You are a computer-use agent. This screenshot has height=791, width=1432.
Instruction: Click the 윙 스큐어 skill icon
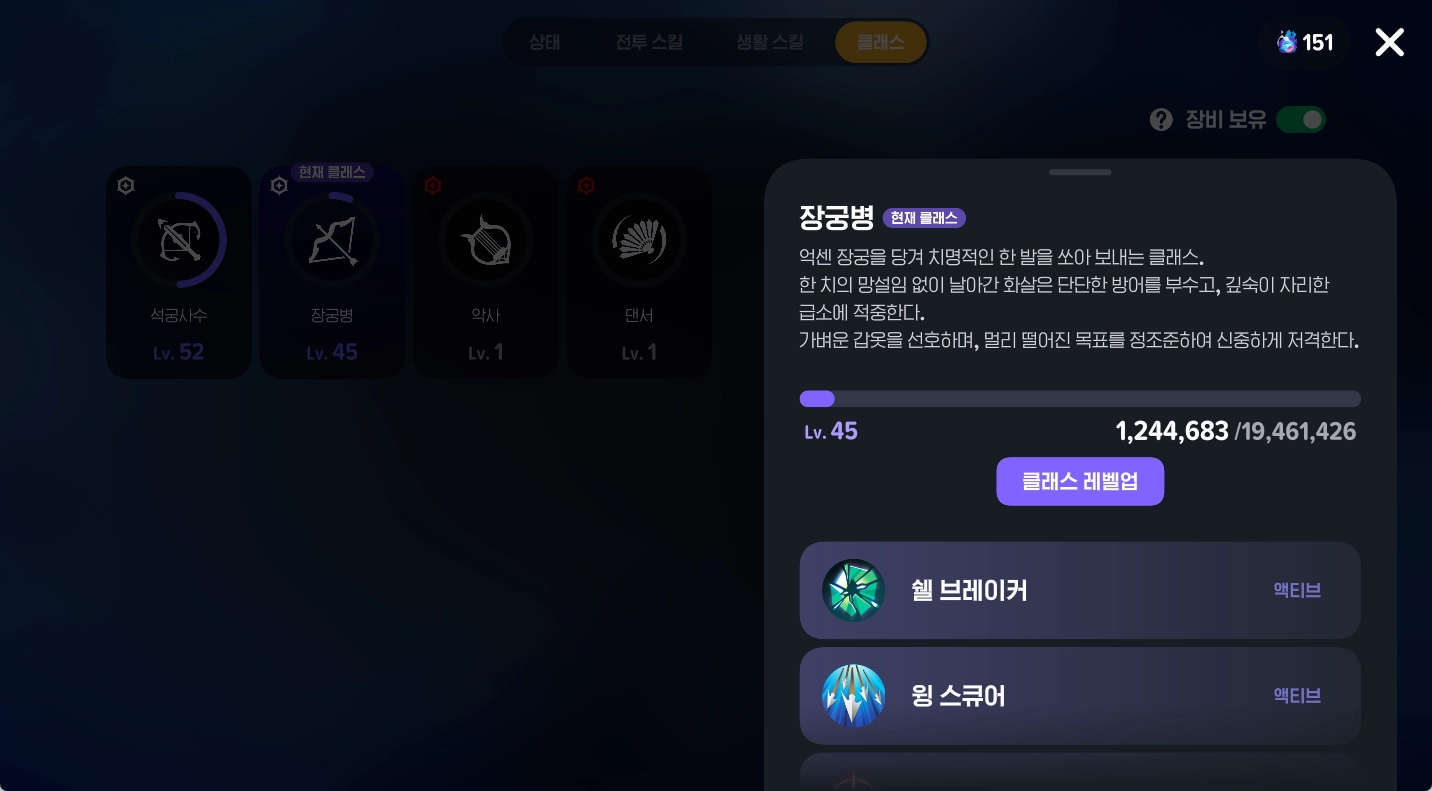[853, 695]
